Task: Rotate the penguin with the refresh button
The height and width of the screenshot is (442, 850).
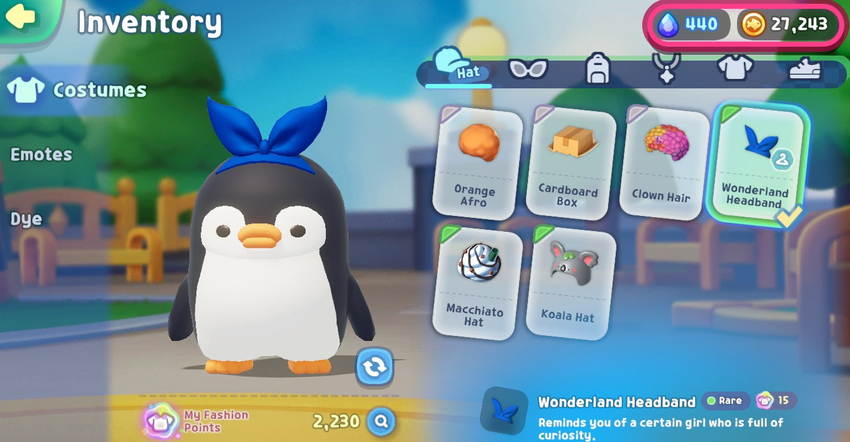Action: [x=374, y=367]
